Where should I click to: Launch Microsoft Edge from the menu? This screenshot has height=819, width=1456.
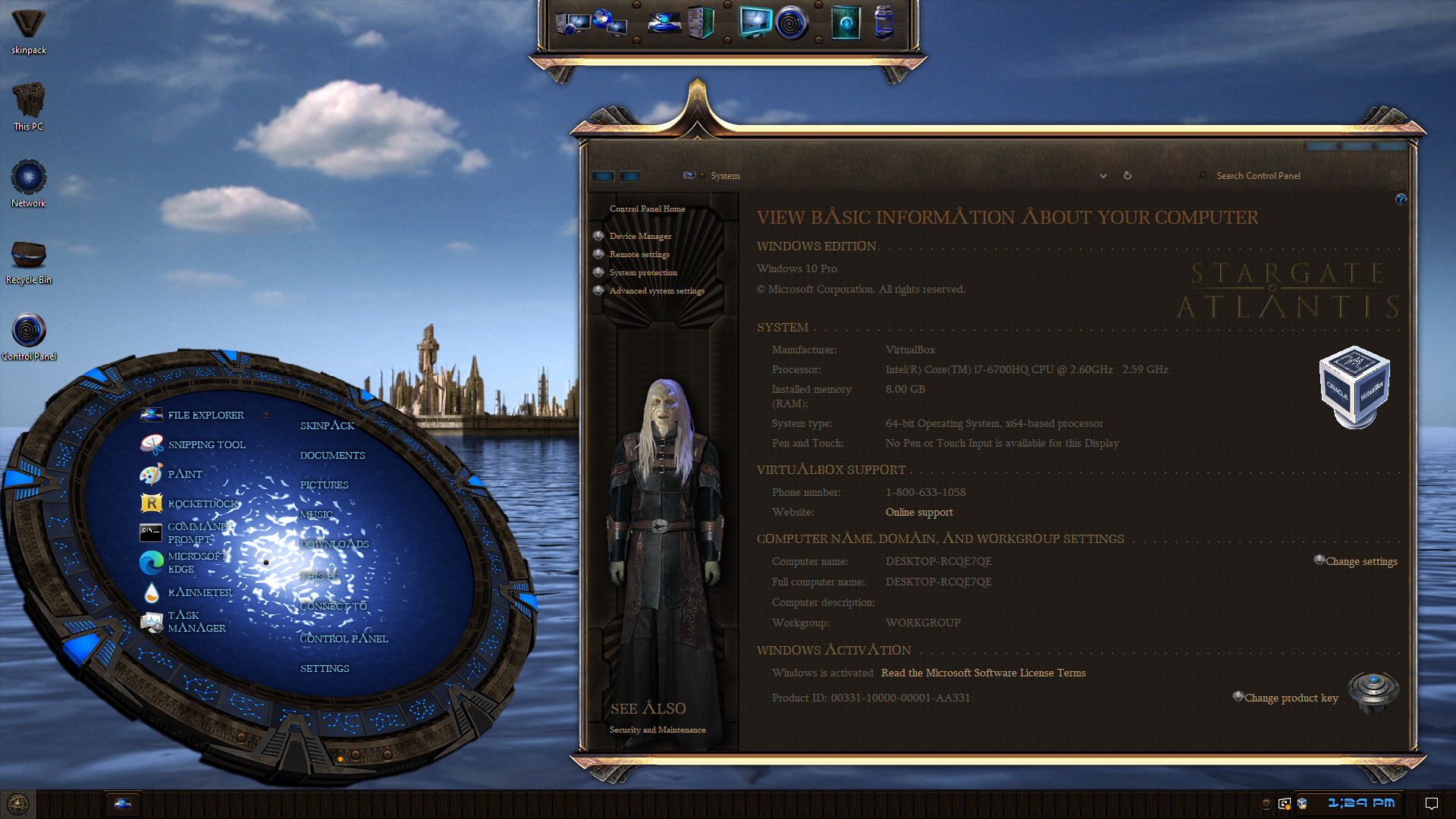[x=196, y=562]
